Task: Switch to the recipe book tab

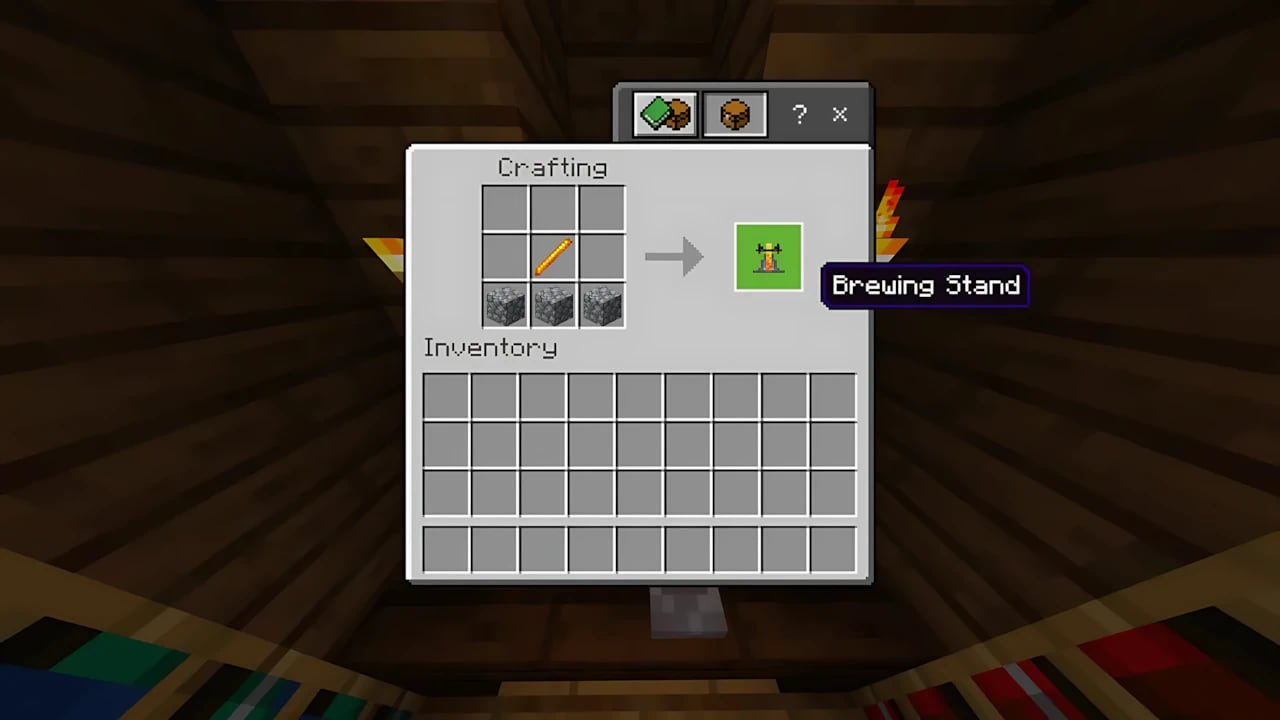Action: (x=662, y=113)
